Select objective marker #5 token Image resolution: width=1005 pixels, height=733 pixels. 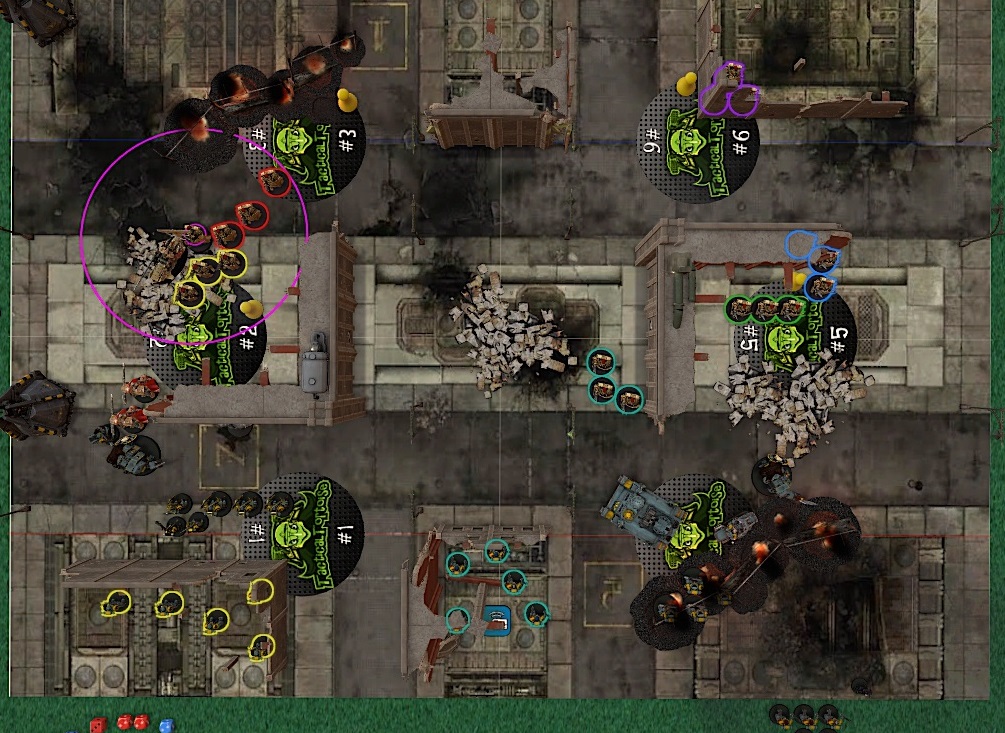[x=797, y=340]
